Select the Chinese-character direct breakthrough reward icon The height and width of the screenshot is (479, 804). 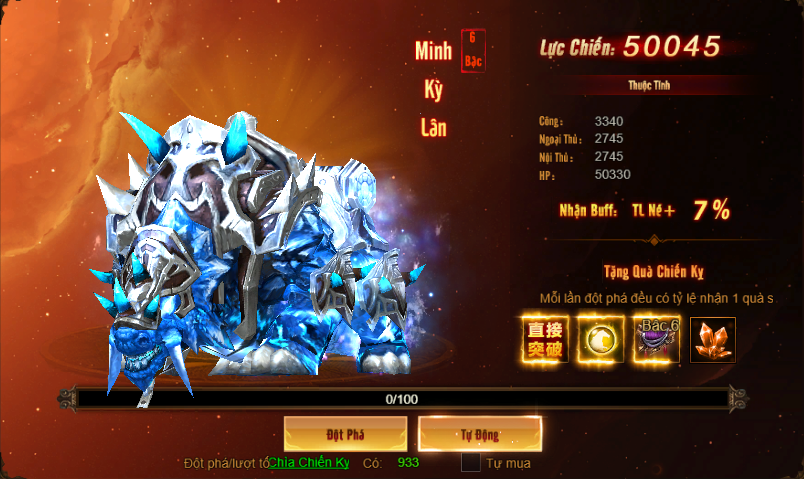tap(545, 339)
